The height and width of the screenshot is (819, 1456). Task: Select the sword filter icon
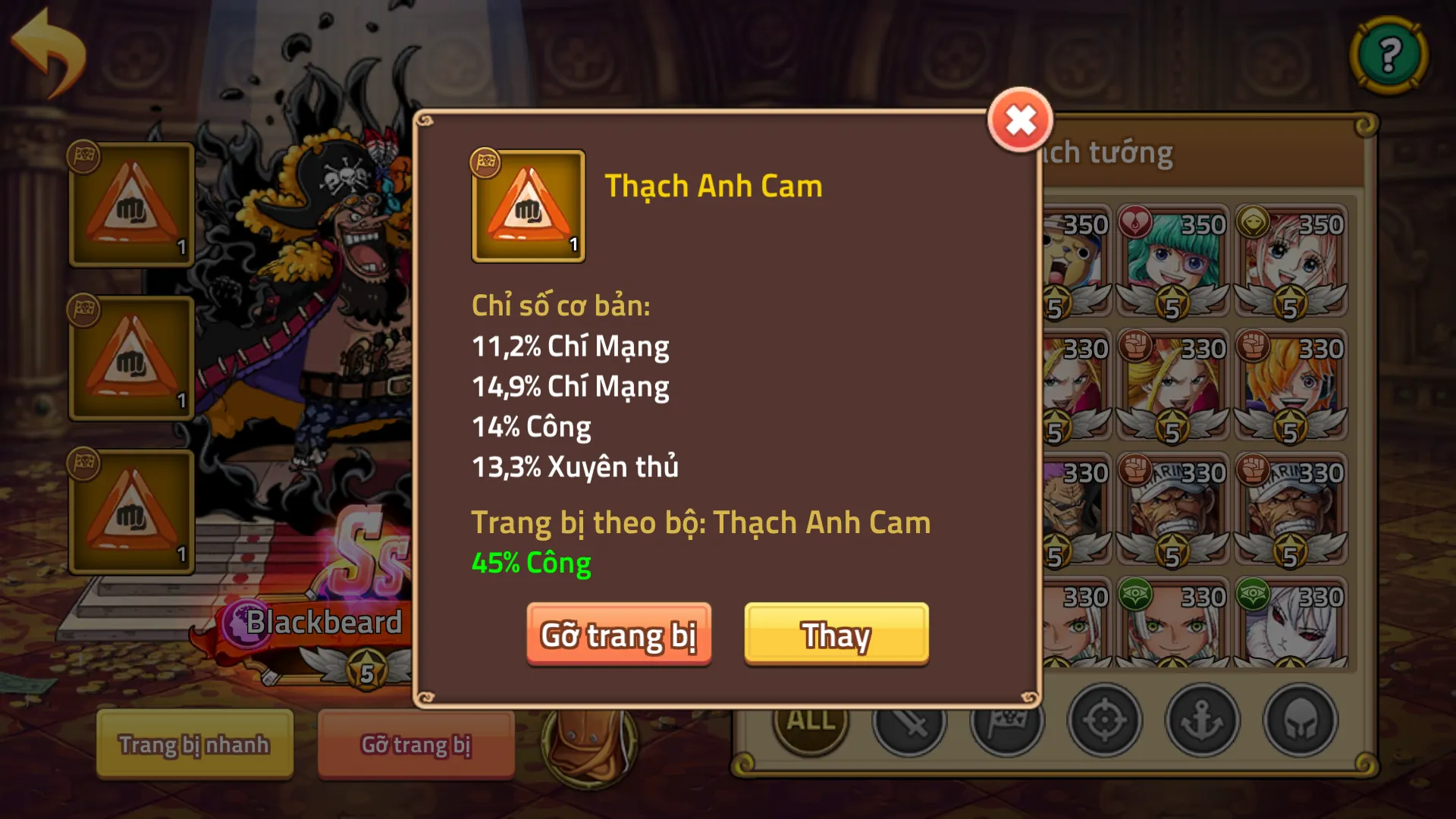[x=910, y=723]
